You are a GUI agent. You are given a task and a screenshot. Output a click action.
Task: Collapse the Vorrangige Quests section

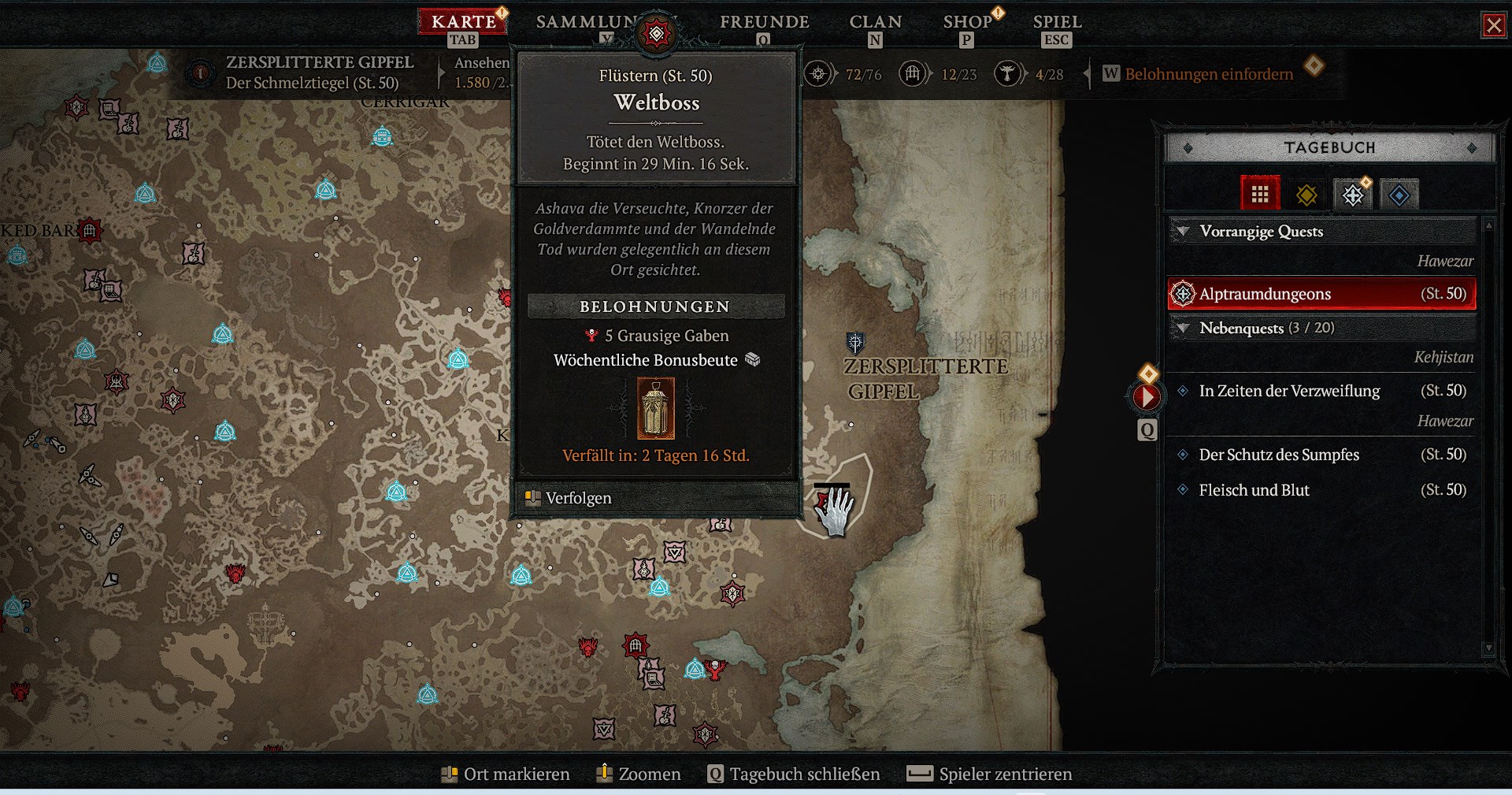click(1182, 232)
